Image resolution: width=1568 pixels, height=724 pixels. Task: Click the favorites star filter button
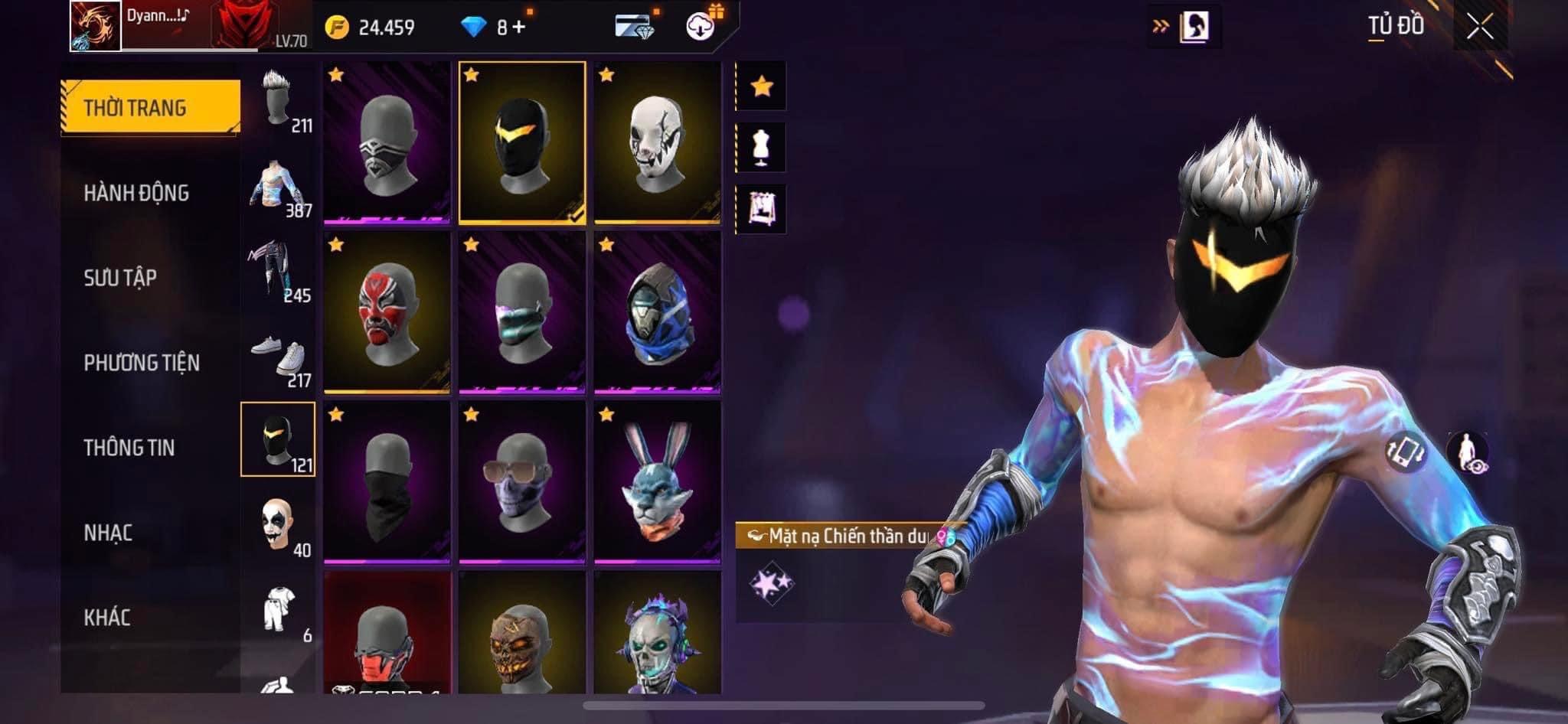click(x=761, y=86)
